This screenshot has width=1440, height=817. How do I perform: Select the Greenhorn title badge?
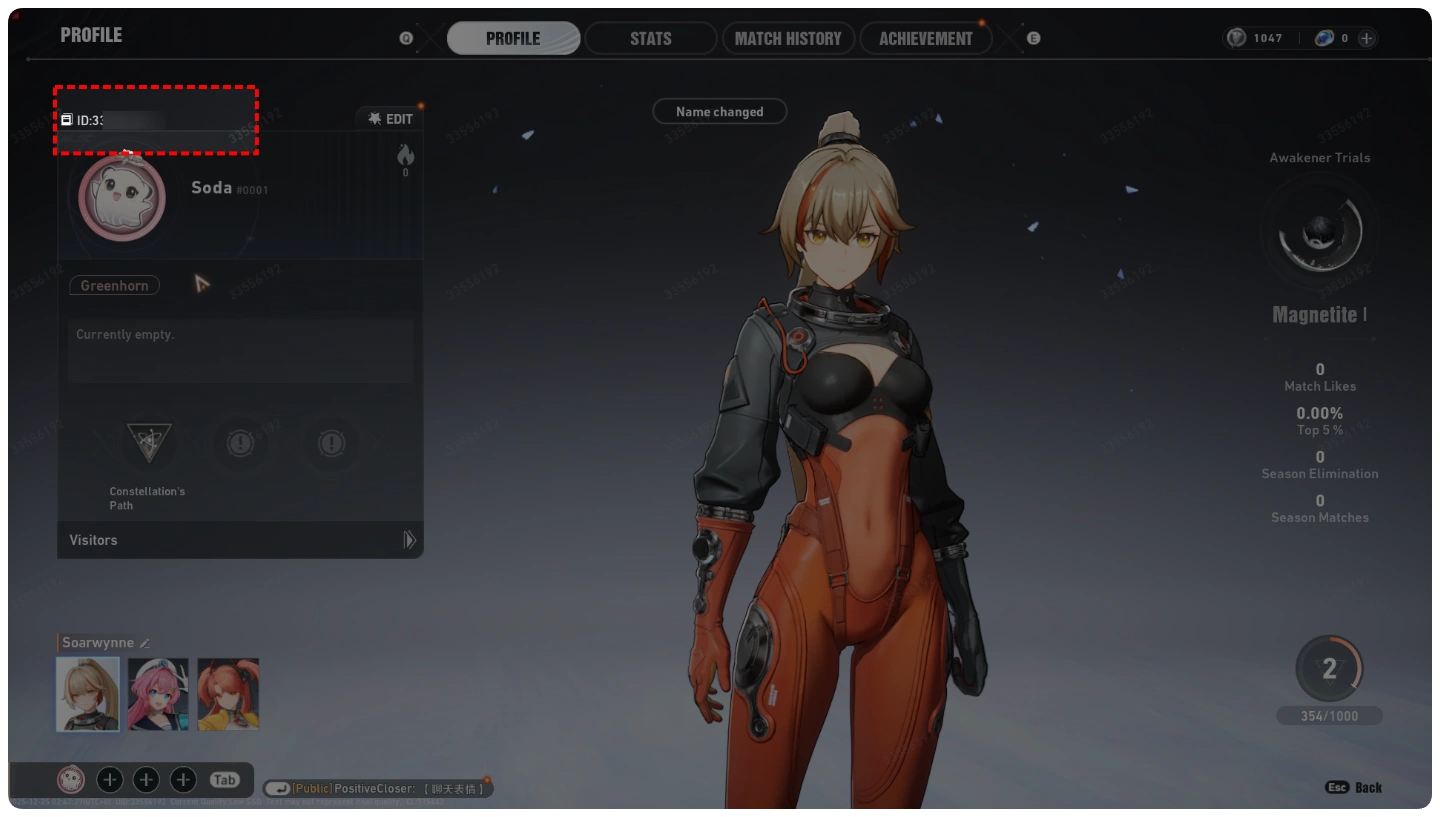point(114,286)
